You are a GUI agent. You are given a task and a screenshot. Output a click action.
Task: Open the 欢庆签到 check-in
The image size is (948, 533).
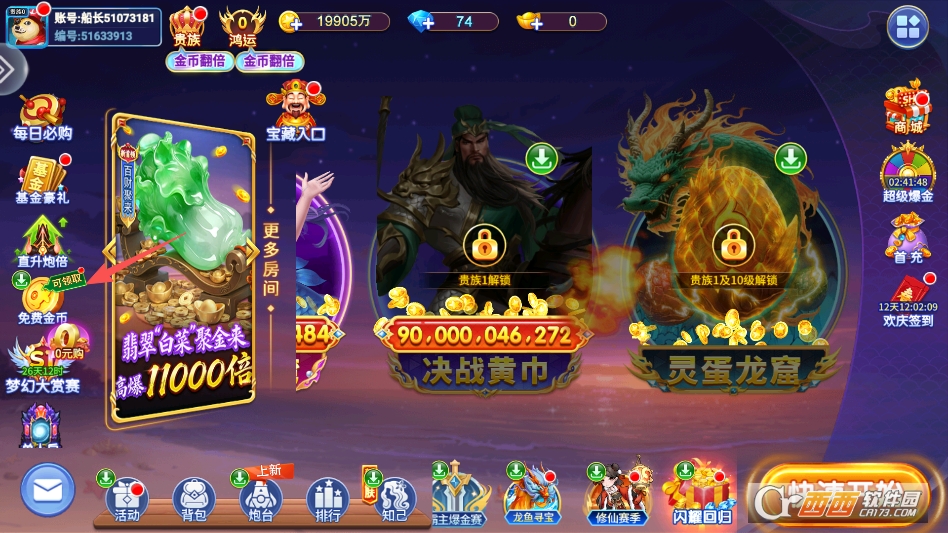pyautogui.click(x=908, y=298)
